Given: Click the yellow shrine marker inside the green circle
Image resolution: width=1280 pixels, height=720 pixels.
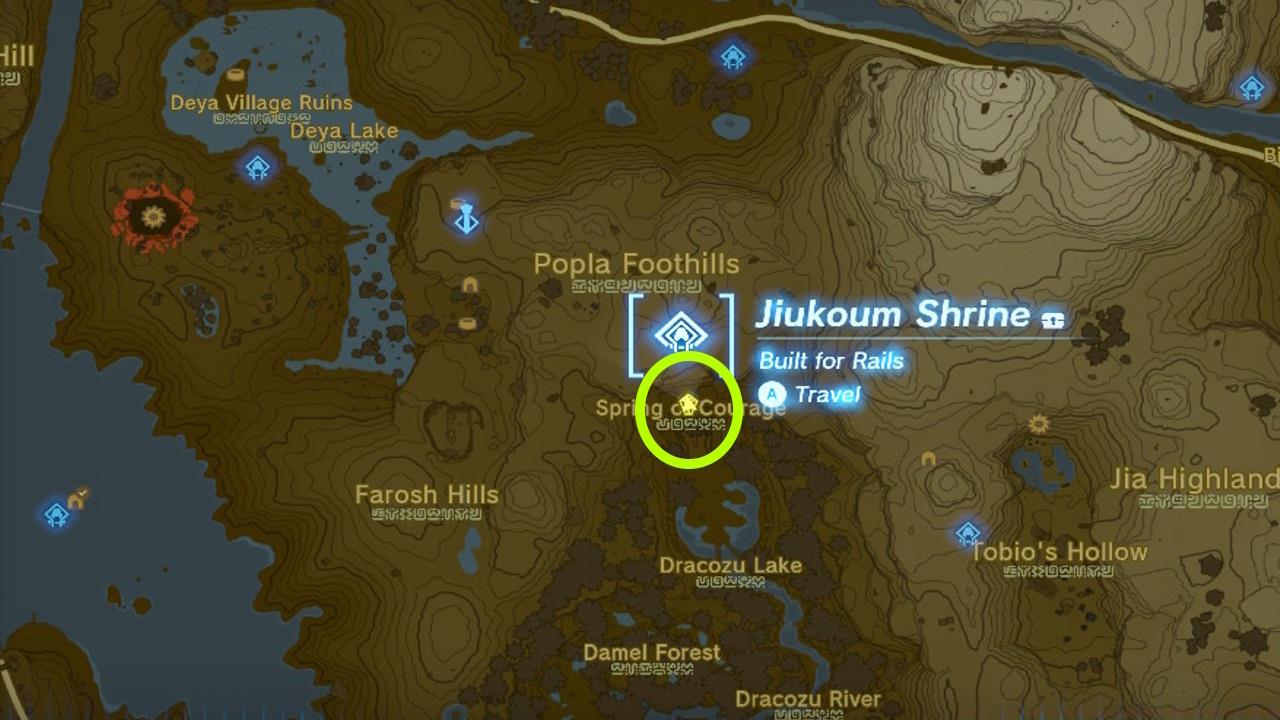Looking at the screenshot, I should pos(688,404).
